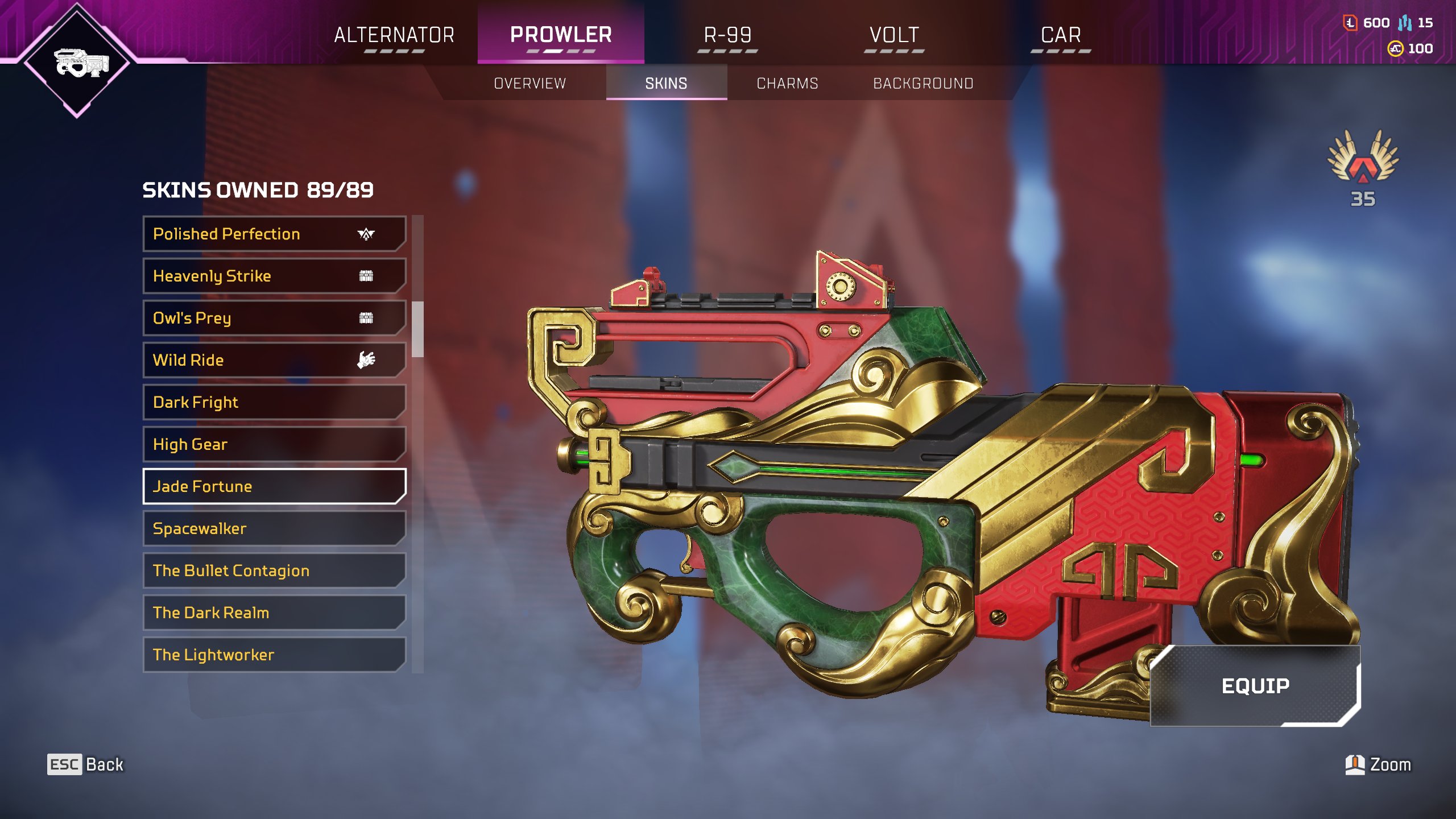Choose the Dark Fright skin
This screenshot has width=1456, height=819.
coord(274,402)
